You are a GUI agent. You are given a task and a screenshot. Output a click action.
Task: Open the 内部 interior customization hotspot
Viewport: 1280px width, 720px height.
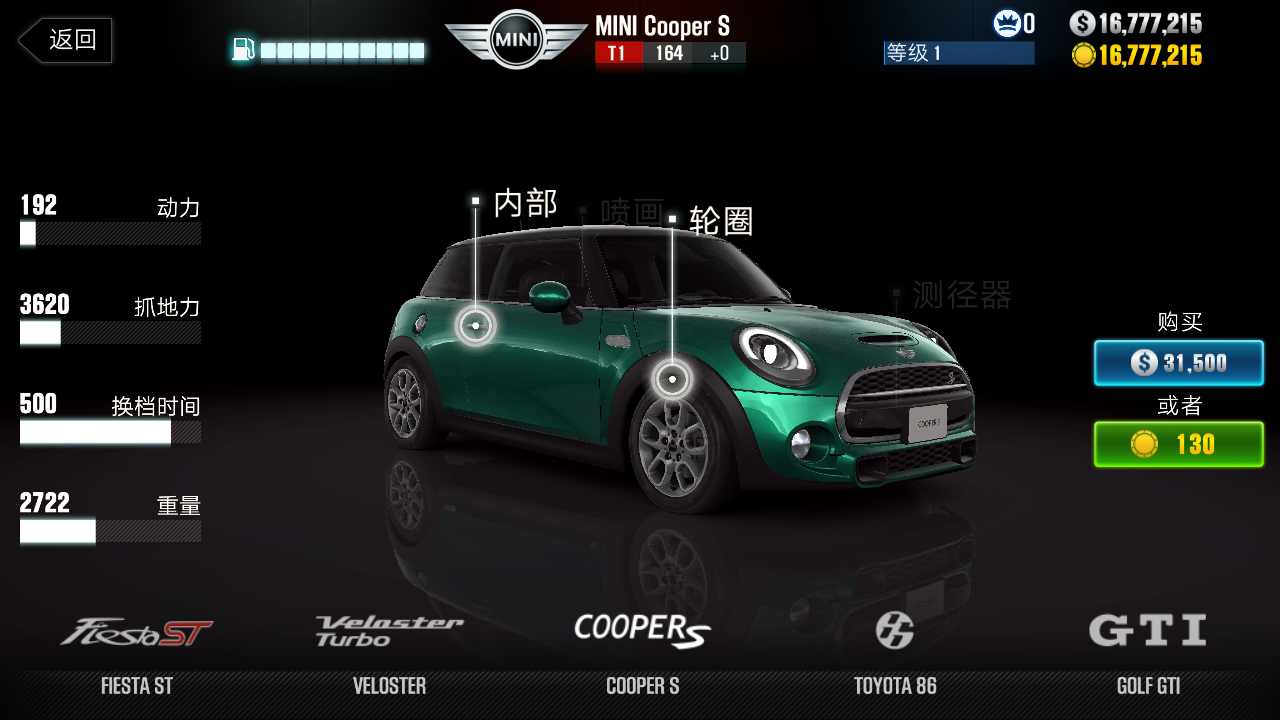[x=476, y=325]
